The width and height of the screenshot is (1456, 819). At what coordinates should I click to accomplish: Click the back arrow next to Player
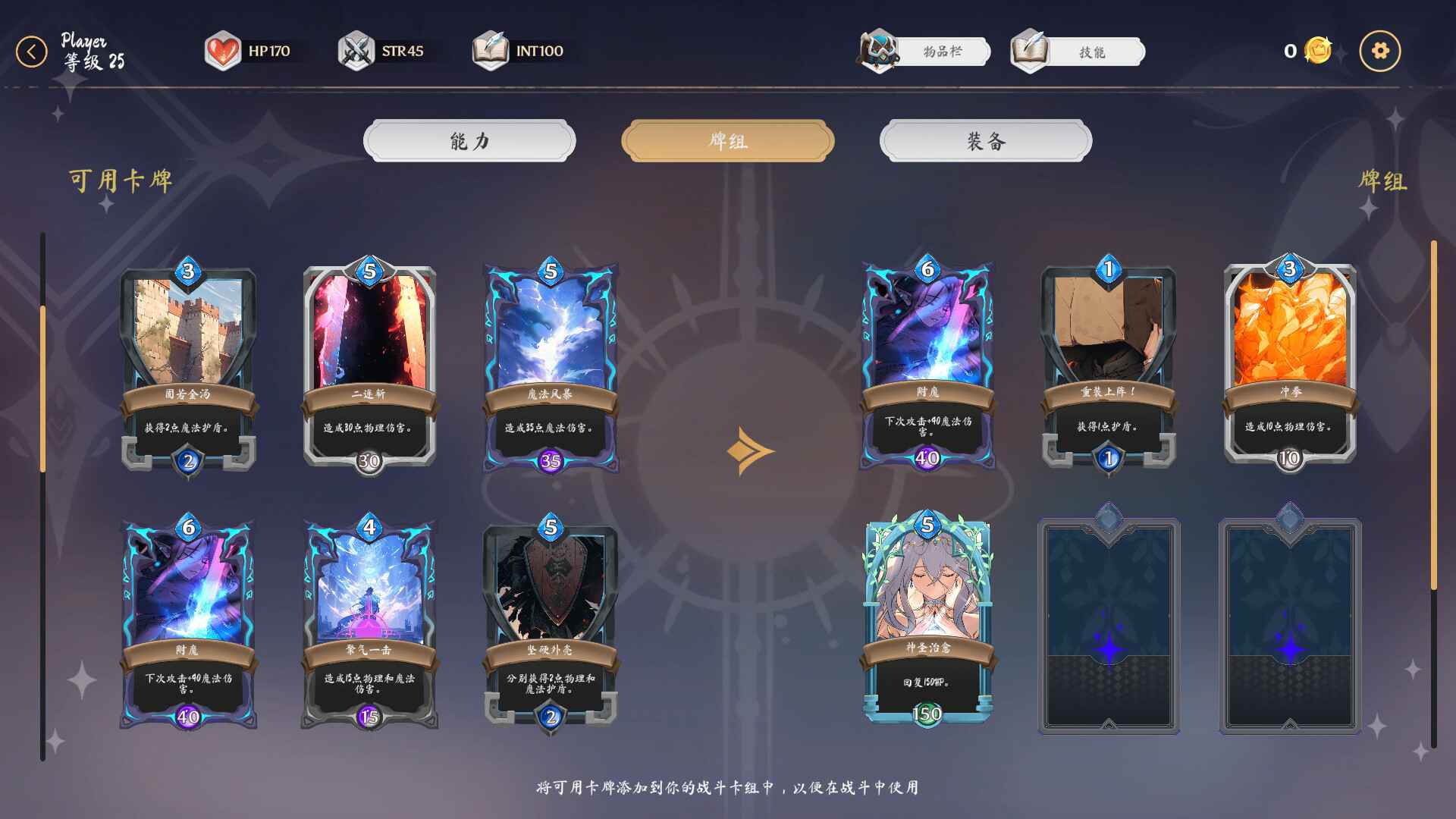pos(30,52)
